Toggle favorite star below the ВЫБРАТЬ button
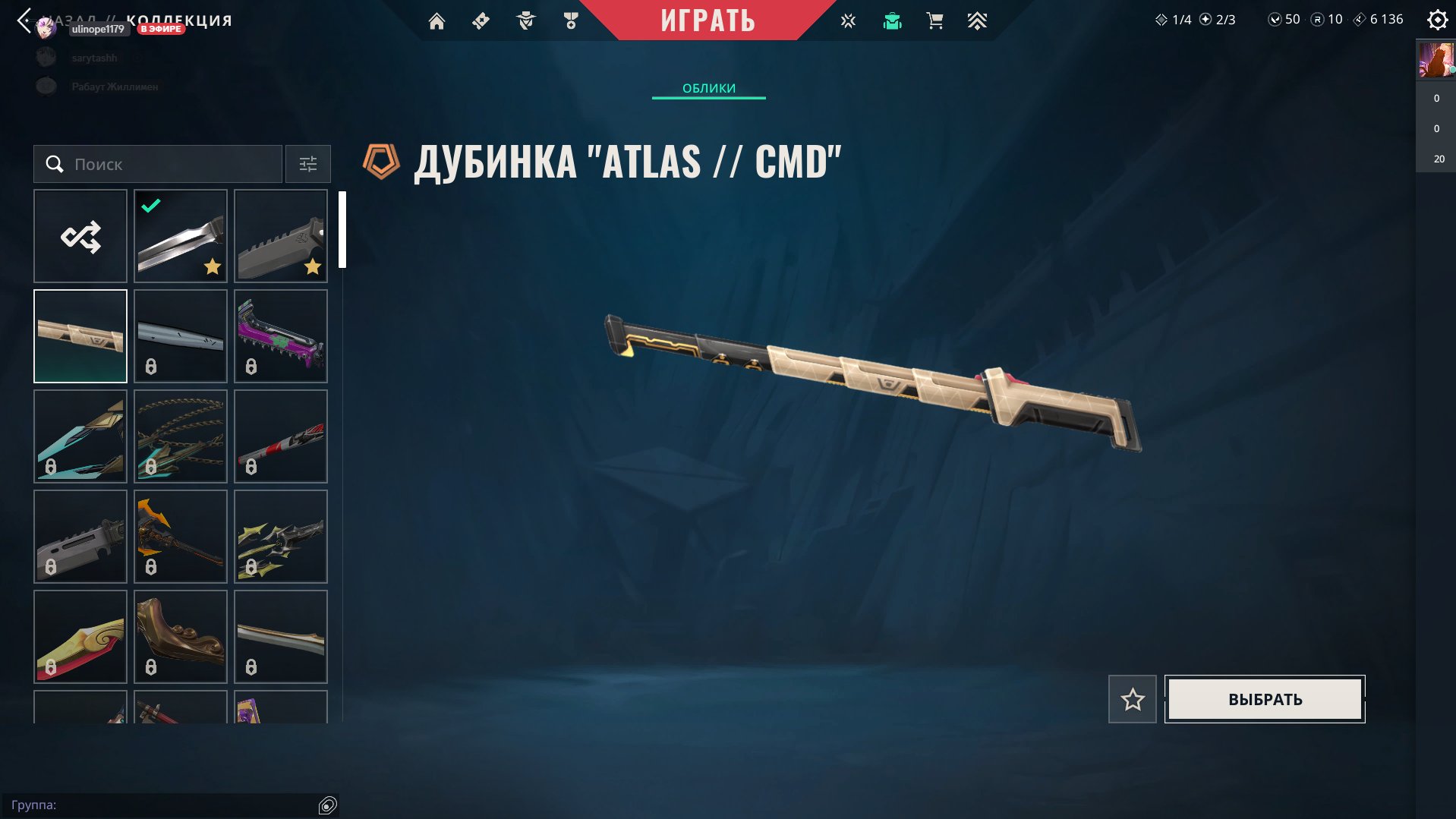Screen dimensions: 1456x819 [1132, 699]
